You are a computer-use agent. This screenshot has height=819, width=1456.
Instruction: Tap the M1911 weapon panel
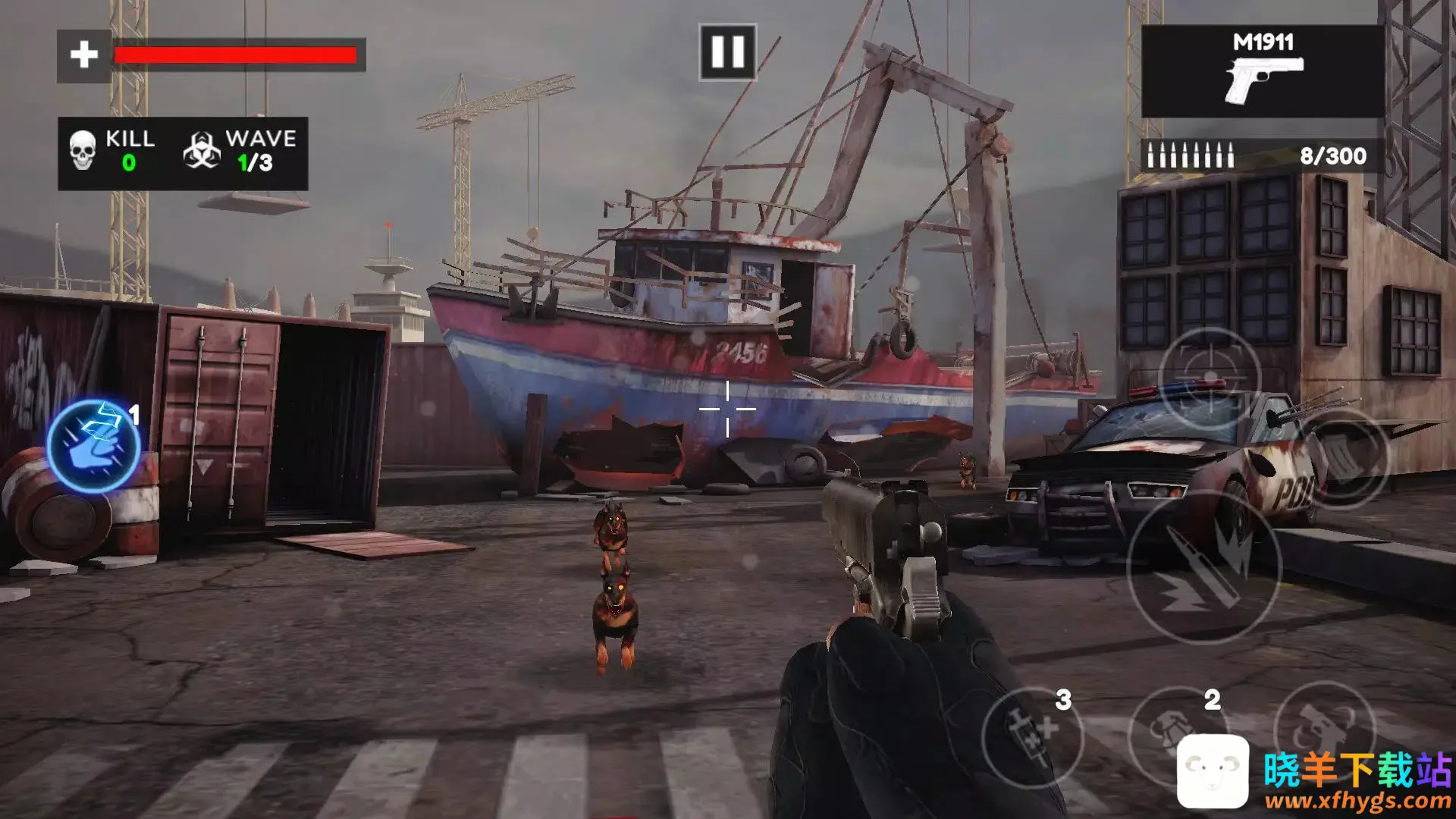(1263, 72)
